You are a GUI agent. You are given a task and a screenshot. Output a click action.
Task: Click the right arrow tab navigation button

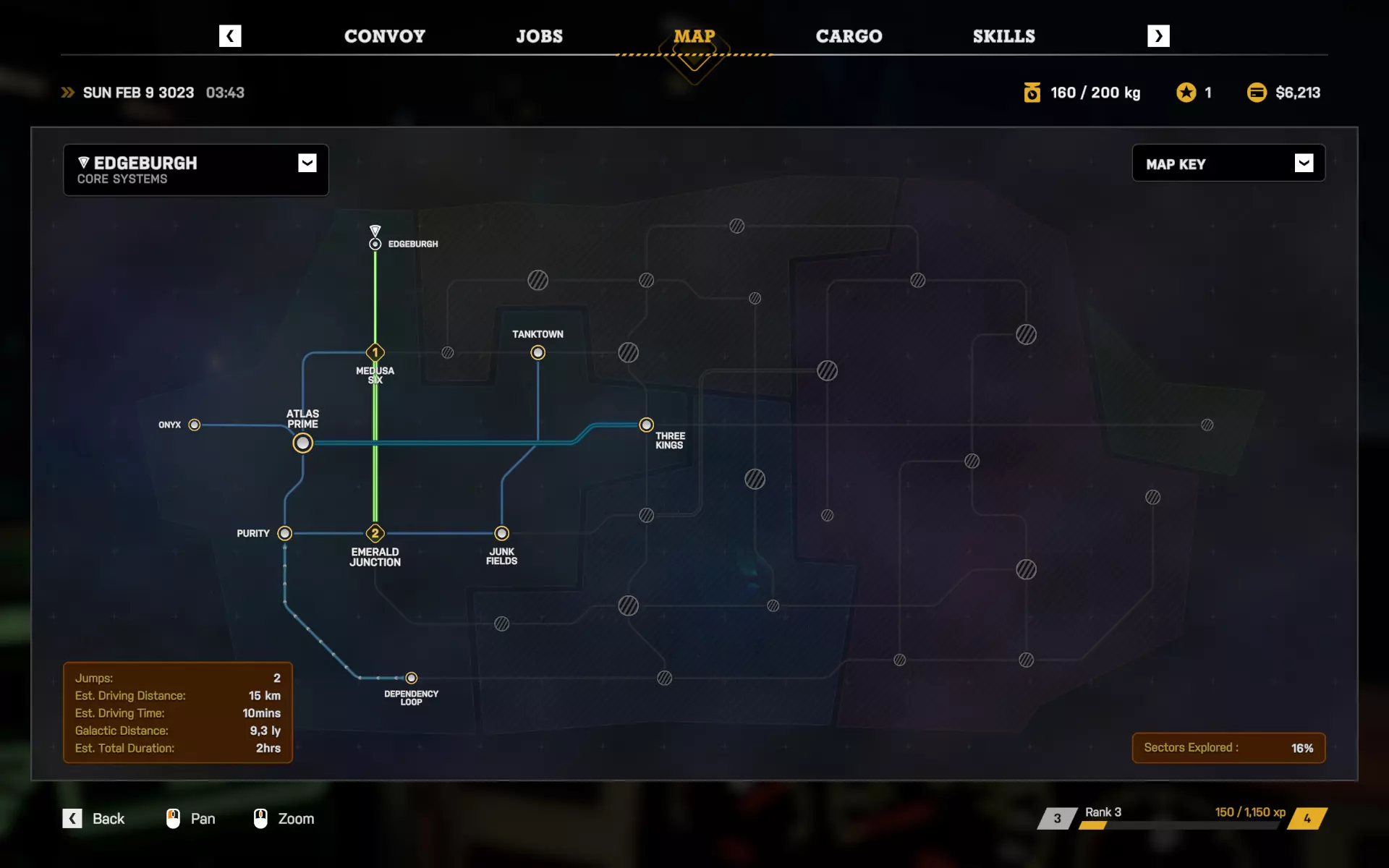click(x=1158, y=36)
